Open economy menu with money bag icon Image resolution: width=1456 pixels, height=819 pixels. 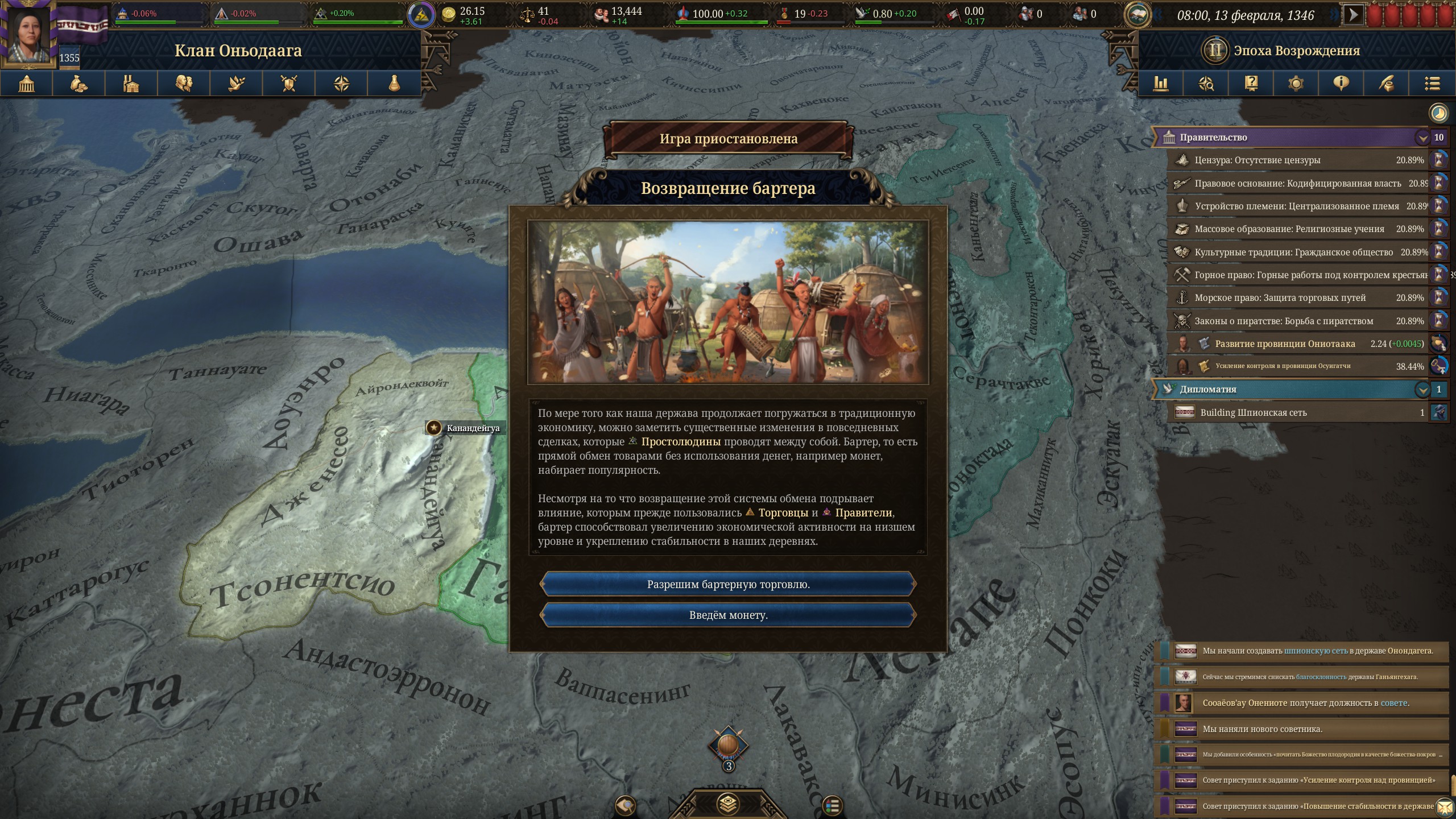coord(79,84)
